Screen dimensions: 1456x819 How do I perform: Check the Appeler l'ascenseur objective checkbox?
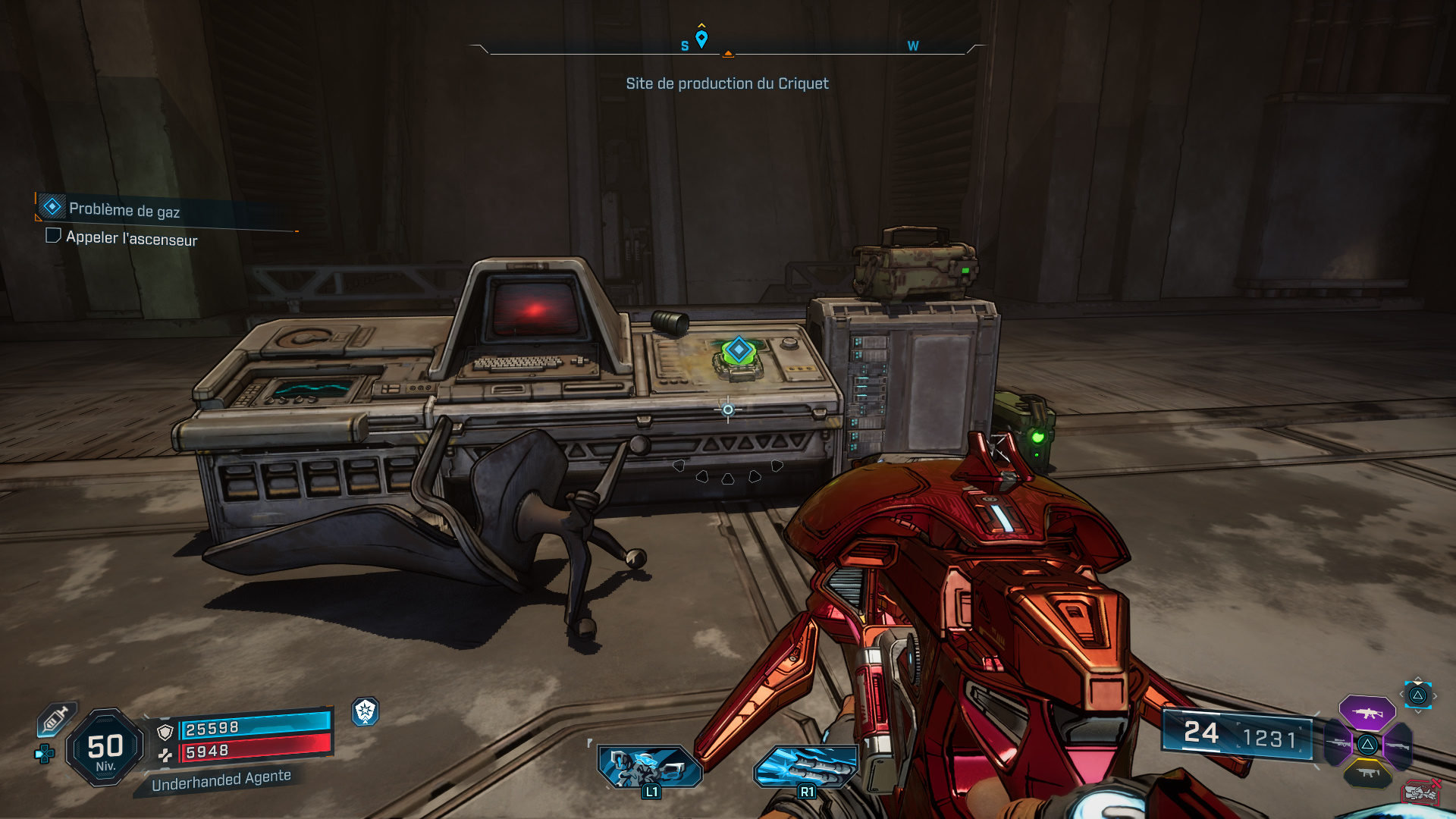click(52, 236)
